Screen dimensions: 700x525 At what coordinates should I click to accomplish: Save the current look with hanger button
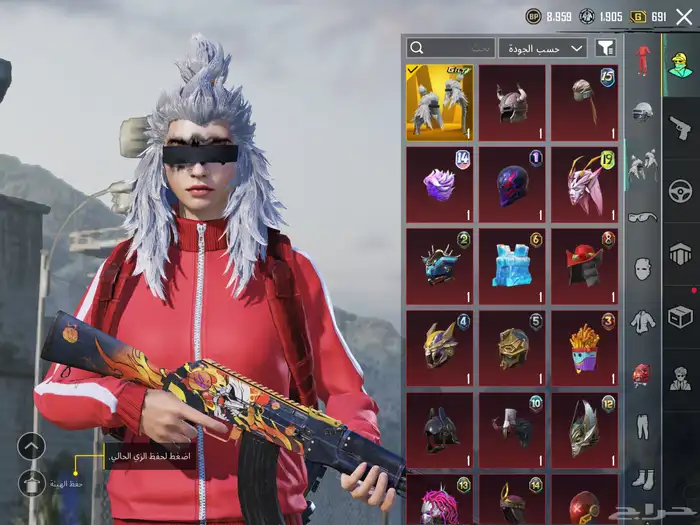click(32, 484)
